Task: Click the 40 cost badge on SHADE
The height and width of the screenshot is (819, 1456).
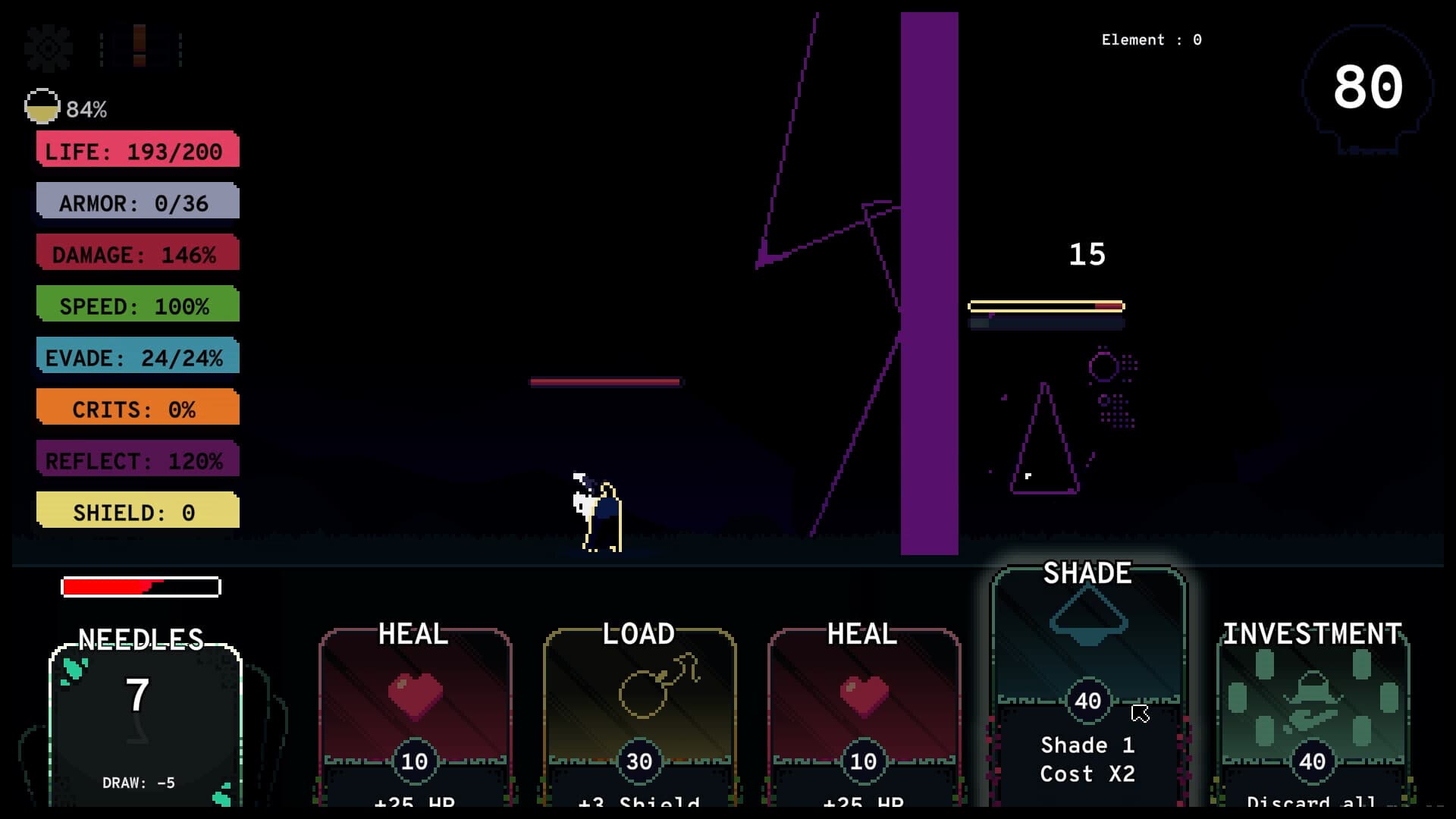Action: [1086, 700]
